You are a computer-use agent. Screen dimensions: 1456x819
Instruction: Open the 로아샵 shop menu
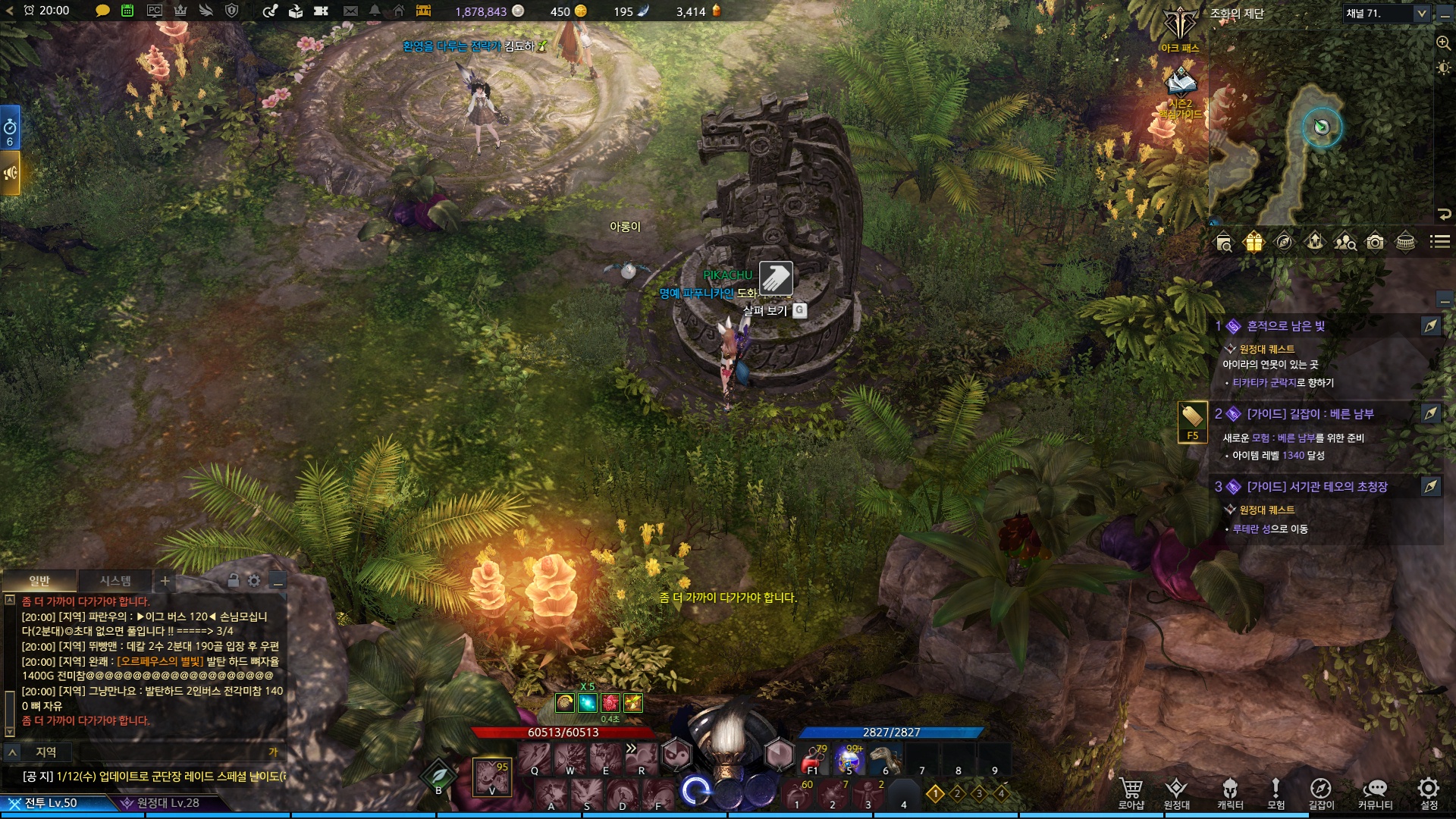(x=1131, y=792)
